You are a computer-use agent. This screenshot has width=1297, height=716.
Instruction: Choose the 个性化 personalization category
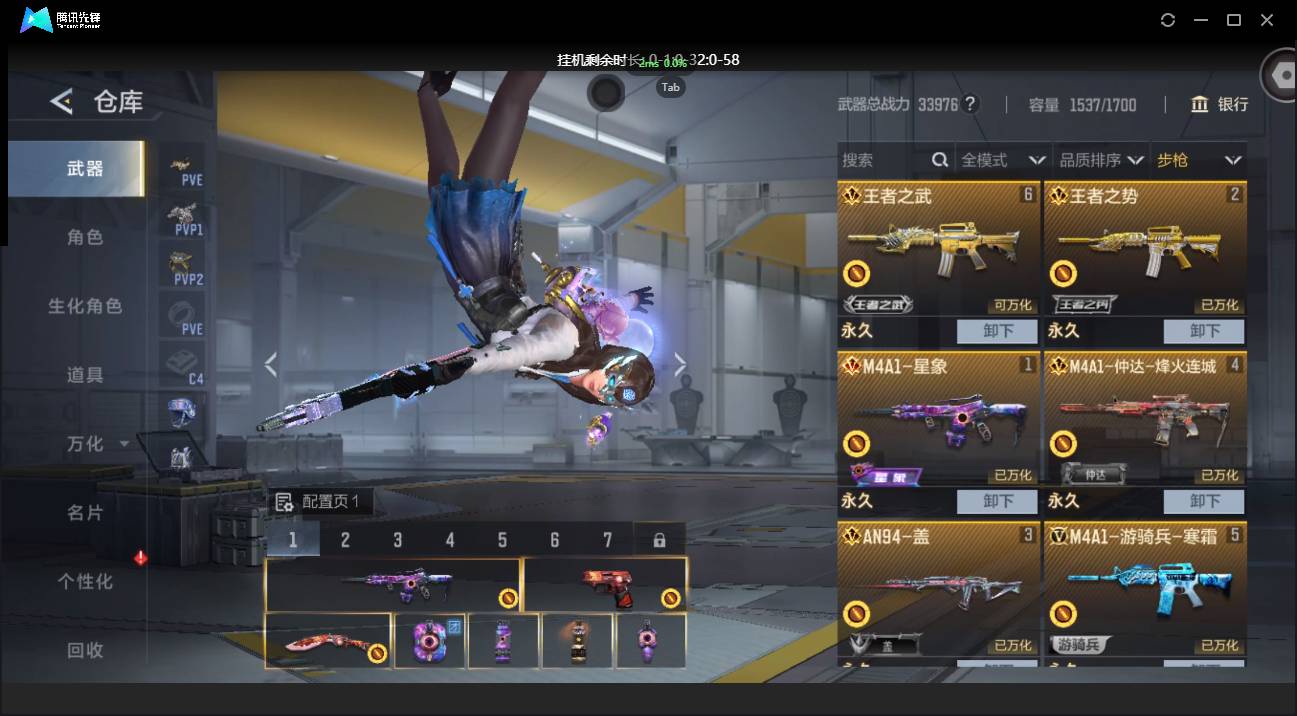pyautogui.click(x=85, y=581)
